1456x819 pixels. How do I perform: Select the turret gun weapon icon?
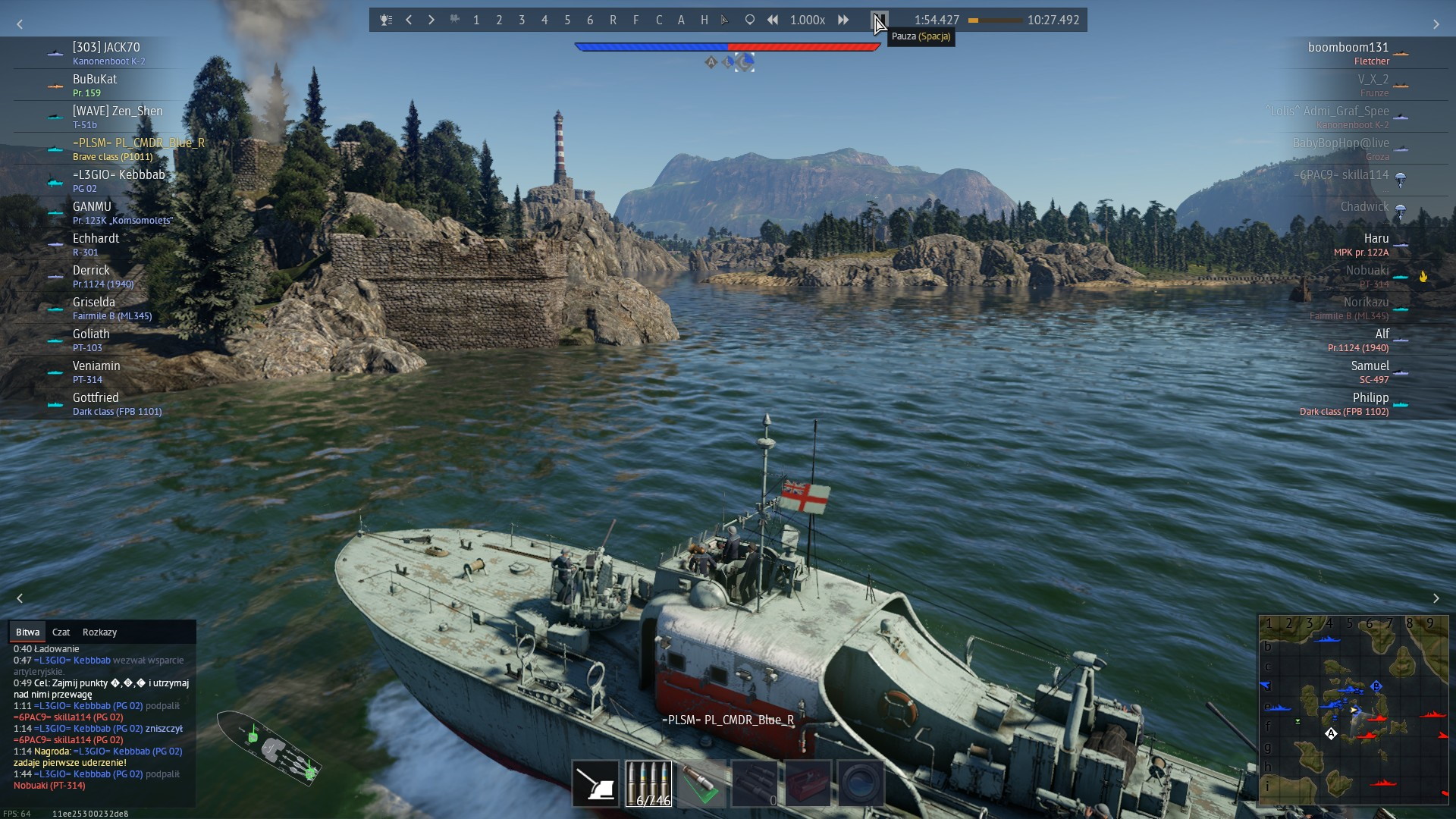(595, 783)
